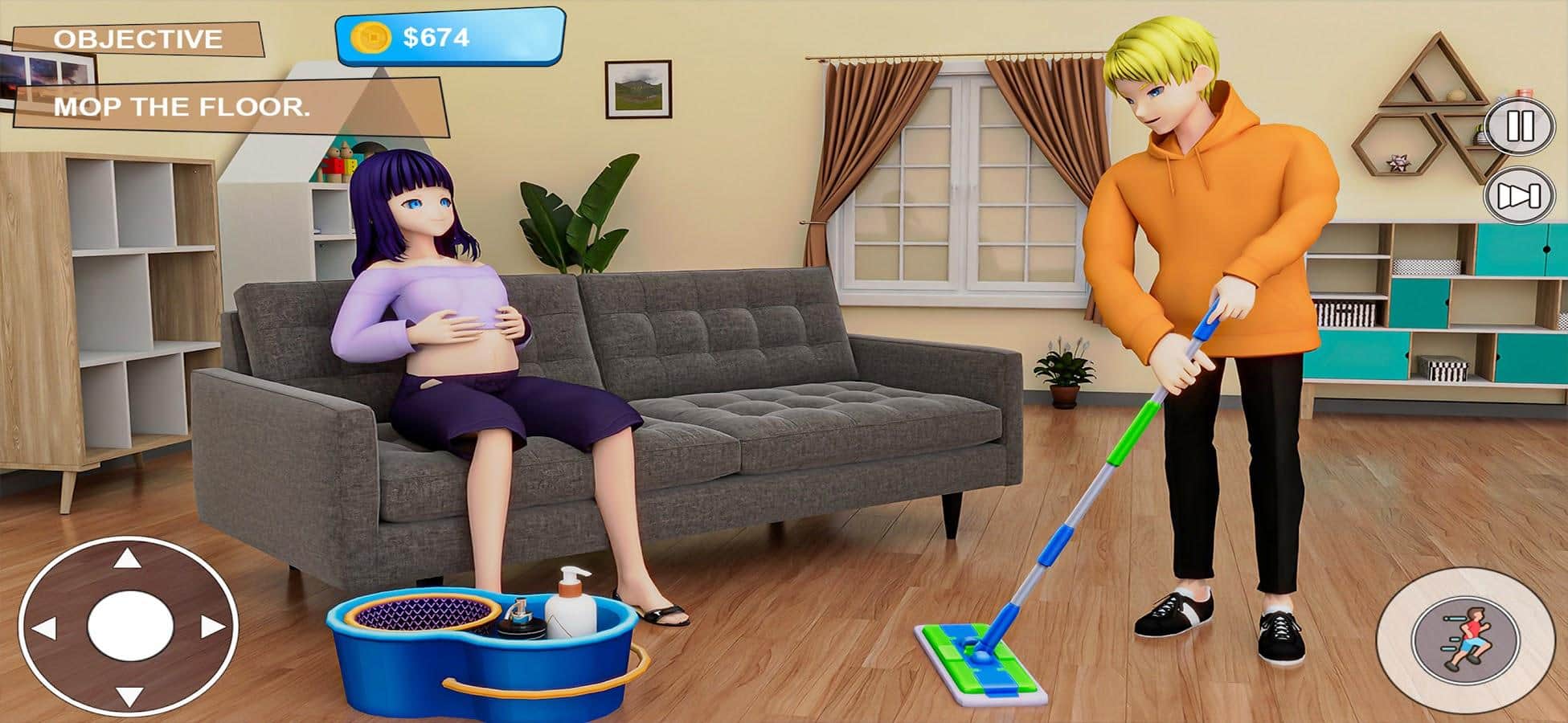Select the Mop the Floor objective banner

click(182, 107)
